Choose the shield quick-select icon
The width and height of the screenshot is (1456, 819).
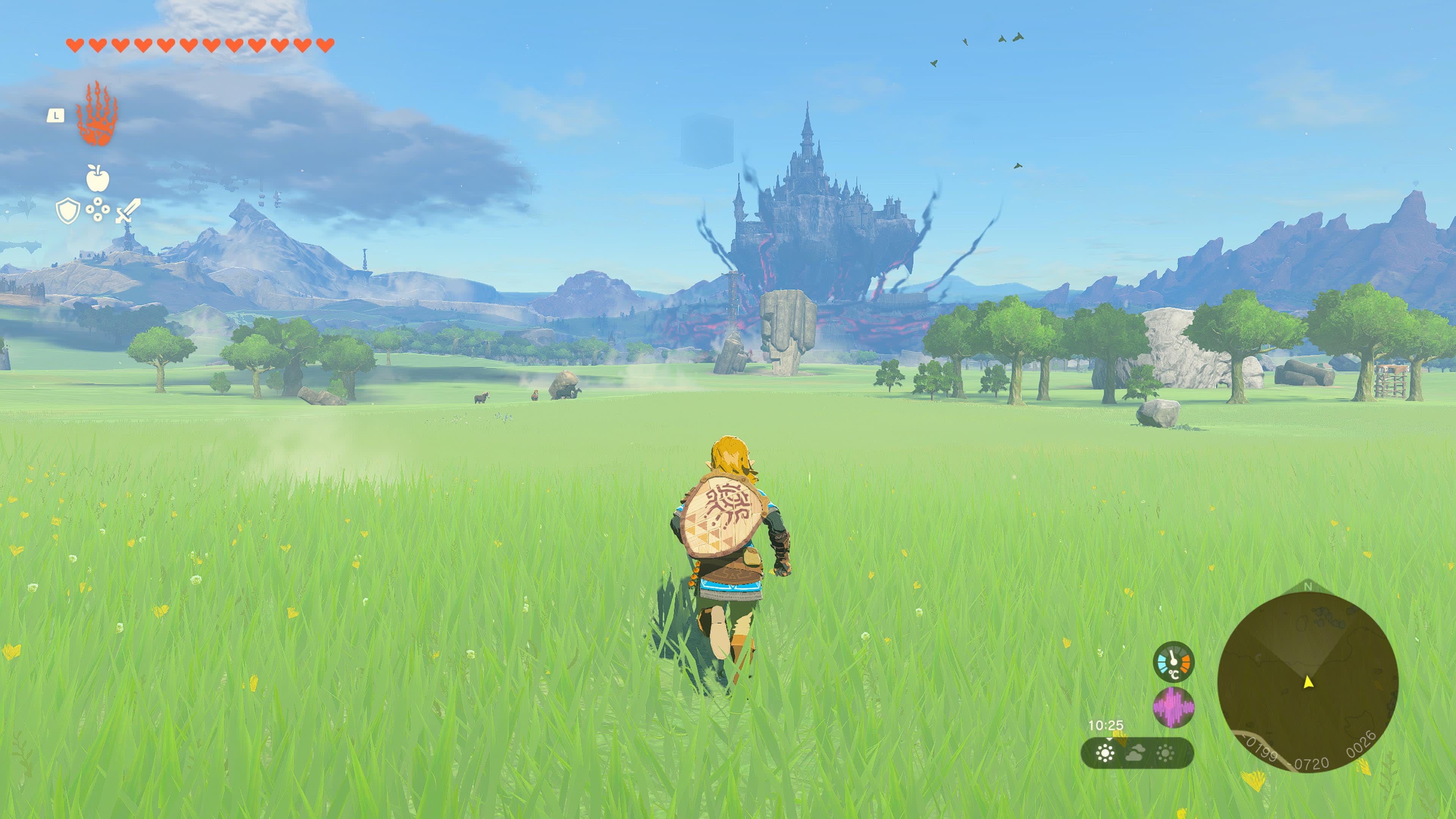point(68,211)
